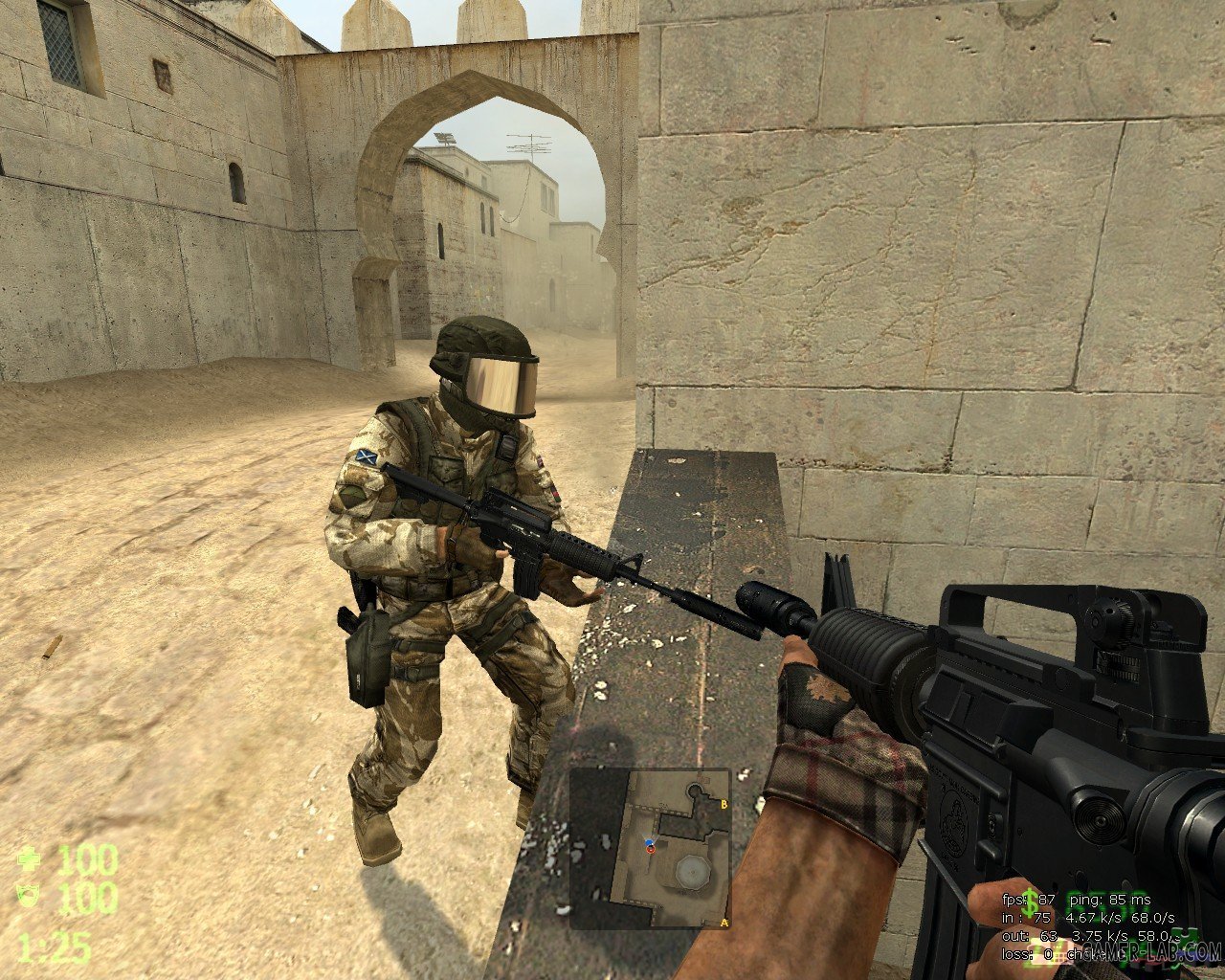The image size is (1225, 980).
Task: Select bombsite A marker on the radar
Action: [x=723, y=922]
